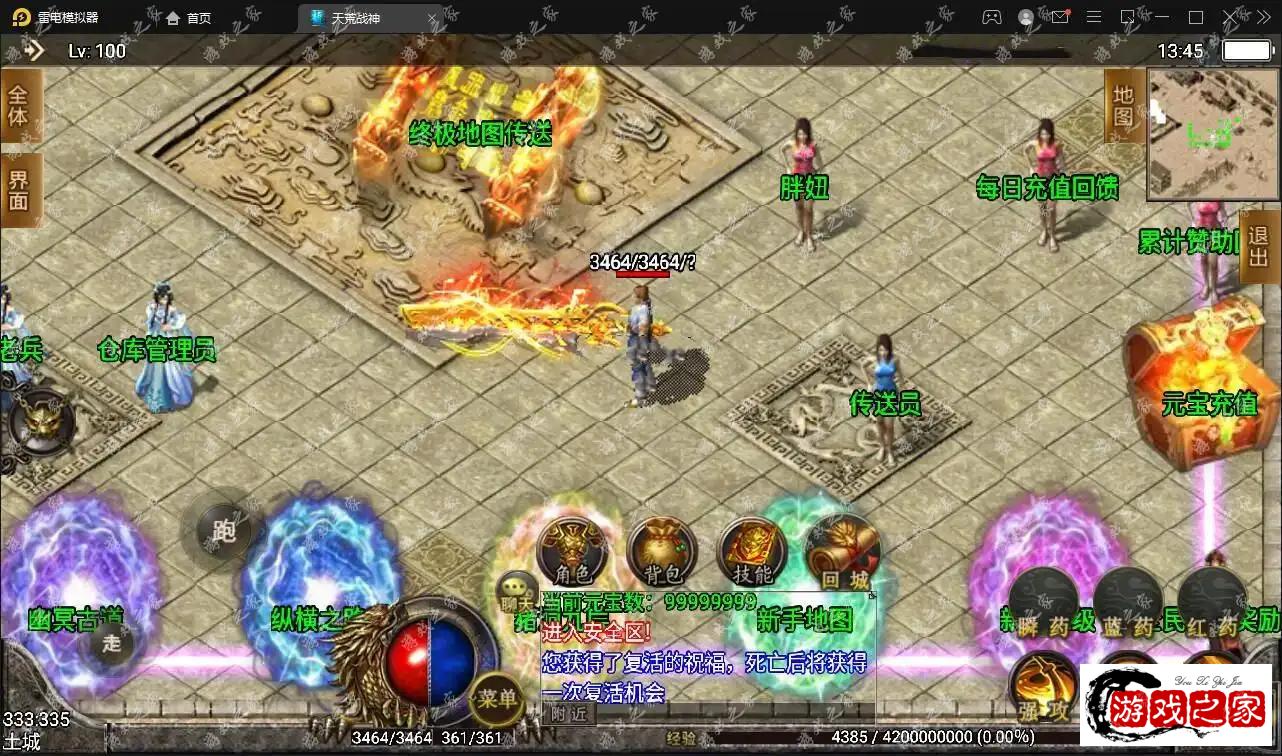1282x756 pixels.
Task: Select the 界面 interface side tab
Action: coord(19,190)
